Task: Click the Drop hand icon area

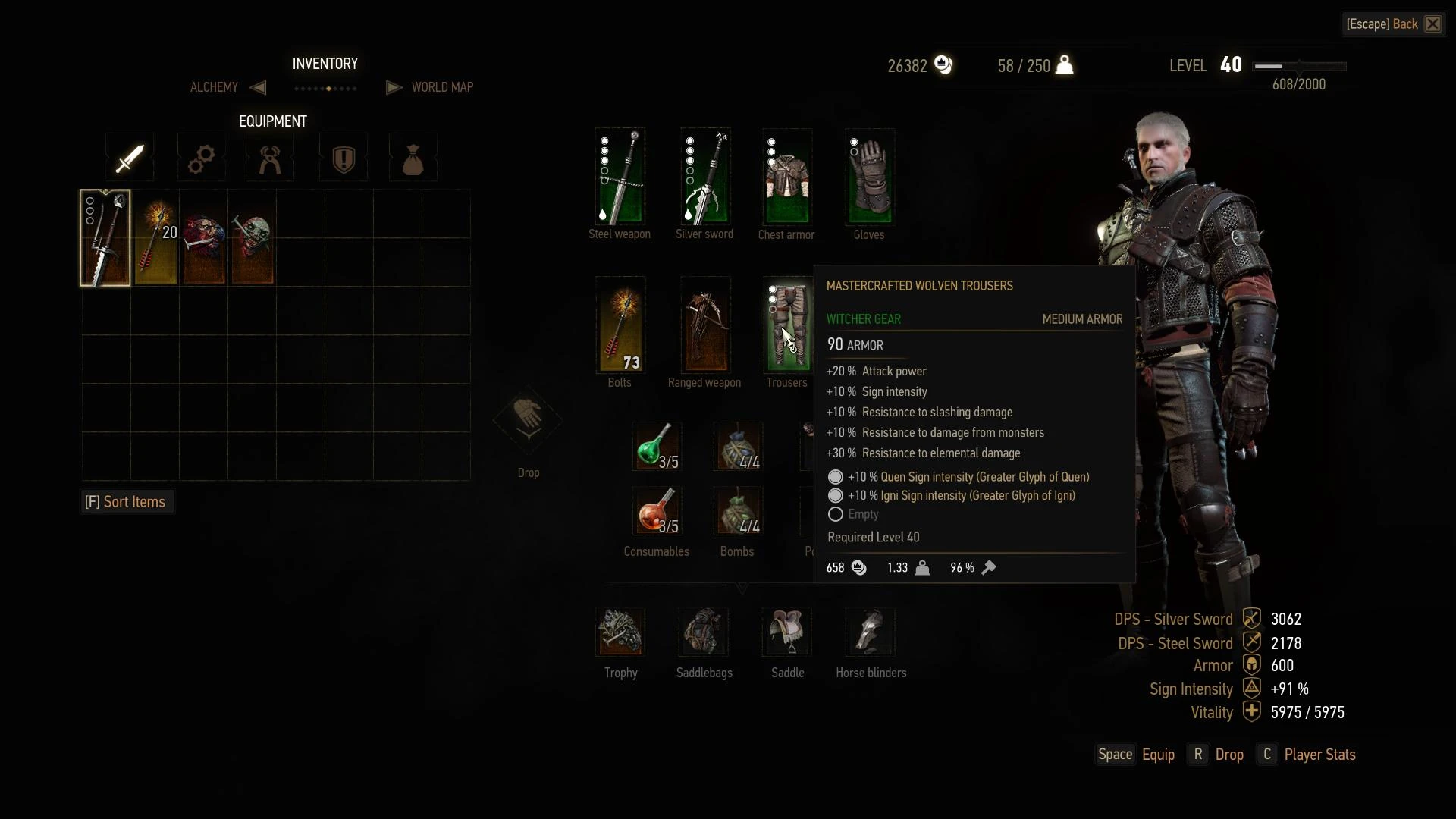Action: click(528, 421)
